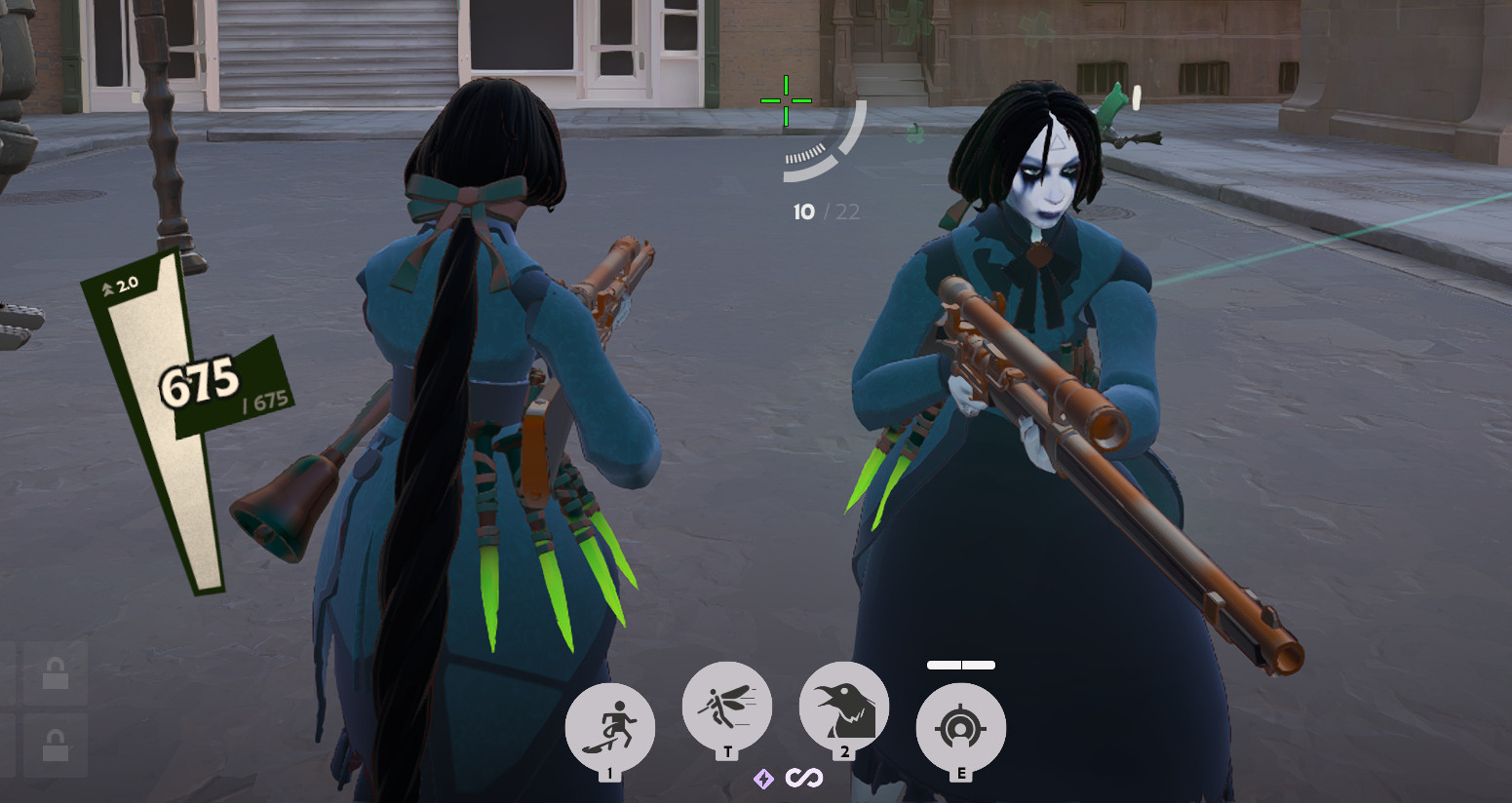Click the crosshair reticle
The image size is (1512, 803).
coord(785,99)
